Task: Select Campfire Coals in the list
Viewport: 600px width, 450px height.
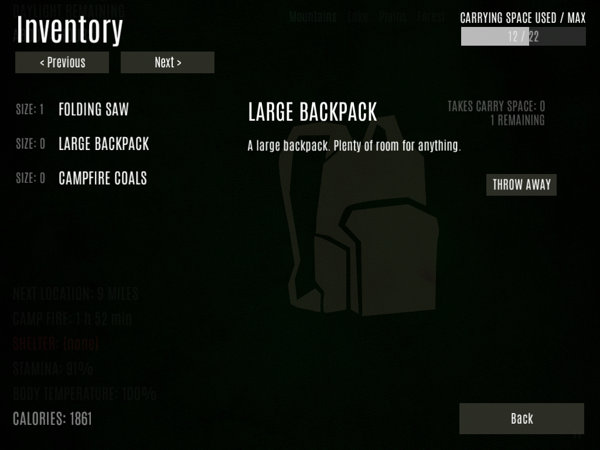Action: (102, 179)
